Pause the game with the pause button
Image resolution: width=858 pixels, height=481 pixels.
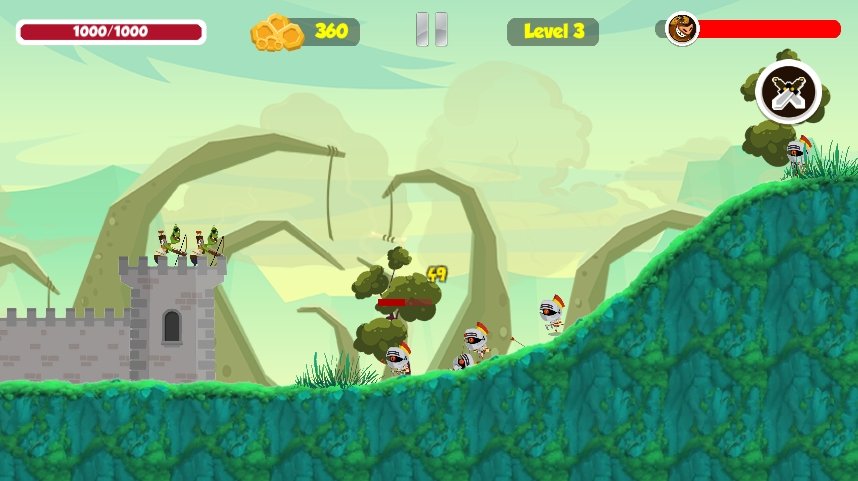click(431, 30)
